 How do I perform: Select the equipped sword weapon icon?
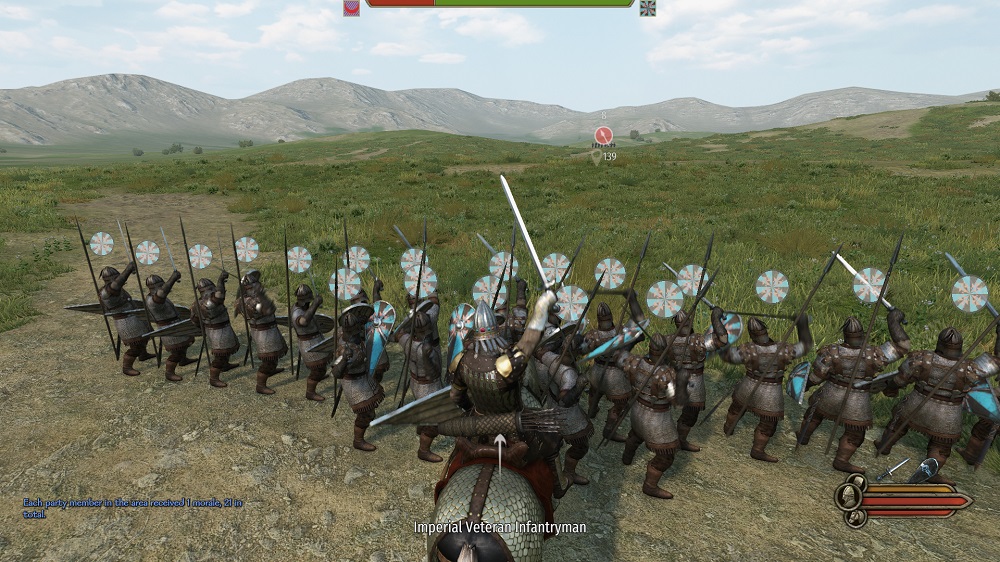coord(891,468)
